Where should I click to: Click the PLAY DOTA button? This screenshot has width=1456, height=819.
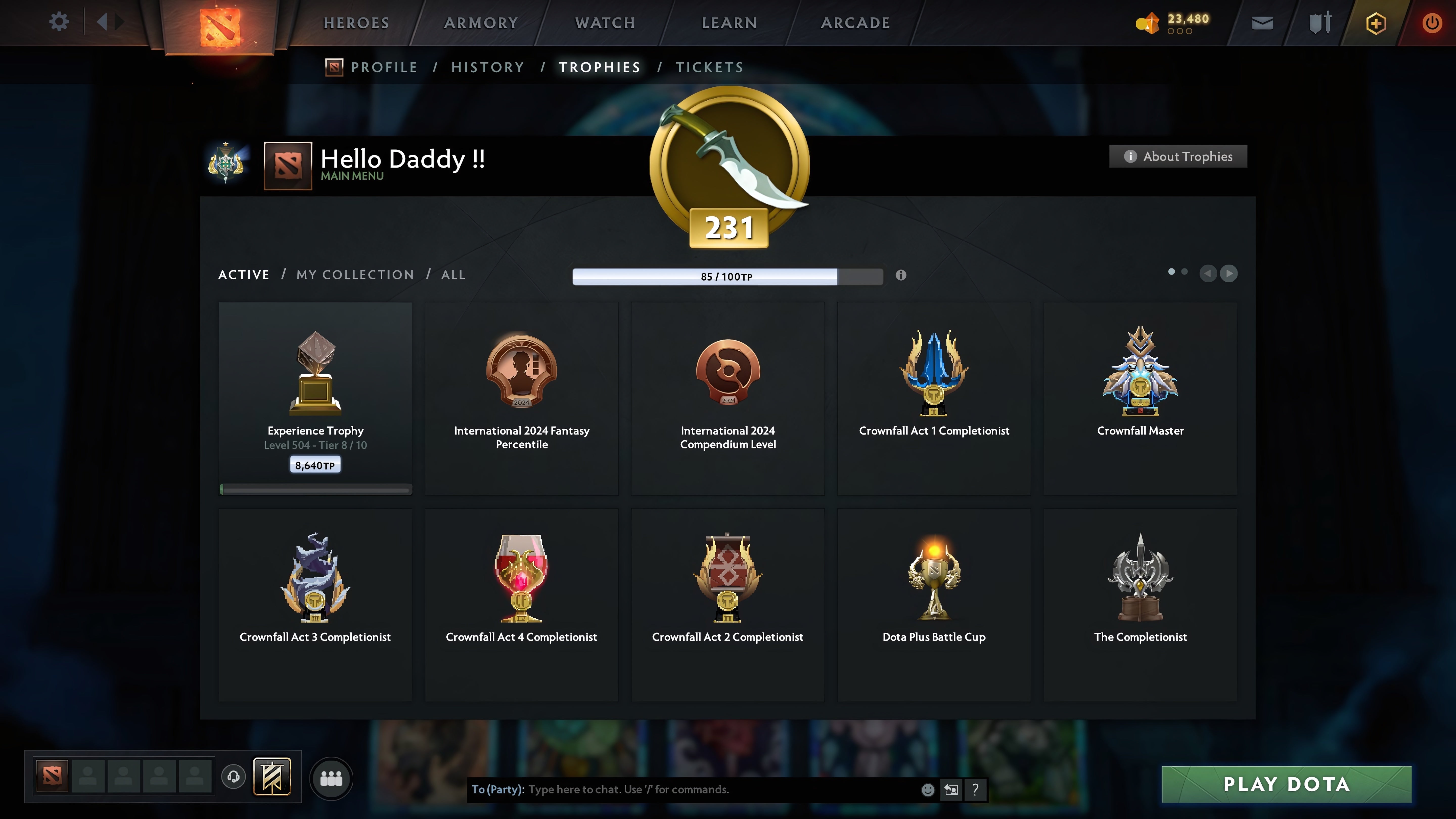pyautogui.click(x=1285, y=784)
